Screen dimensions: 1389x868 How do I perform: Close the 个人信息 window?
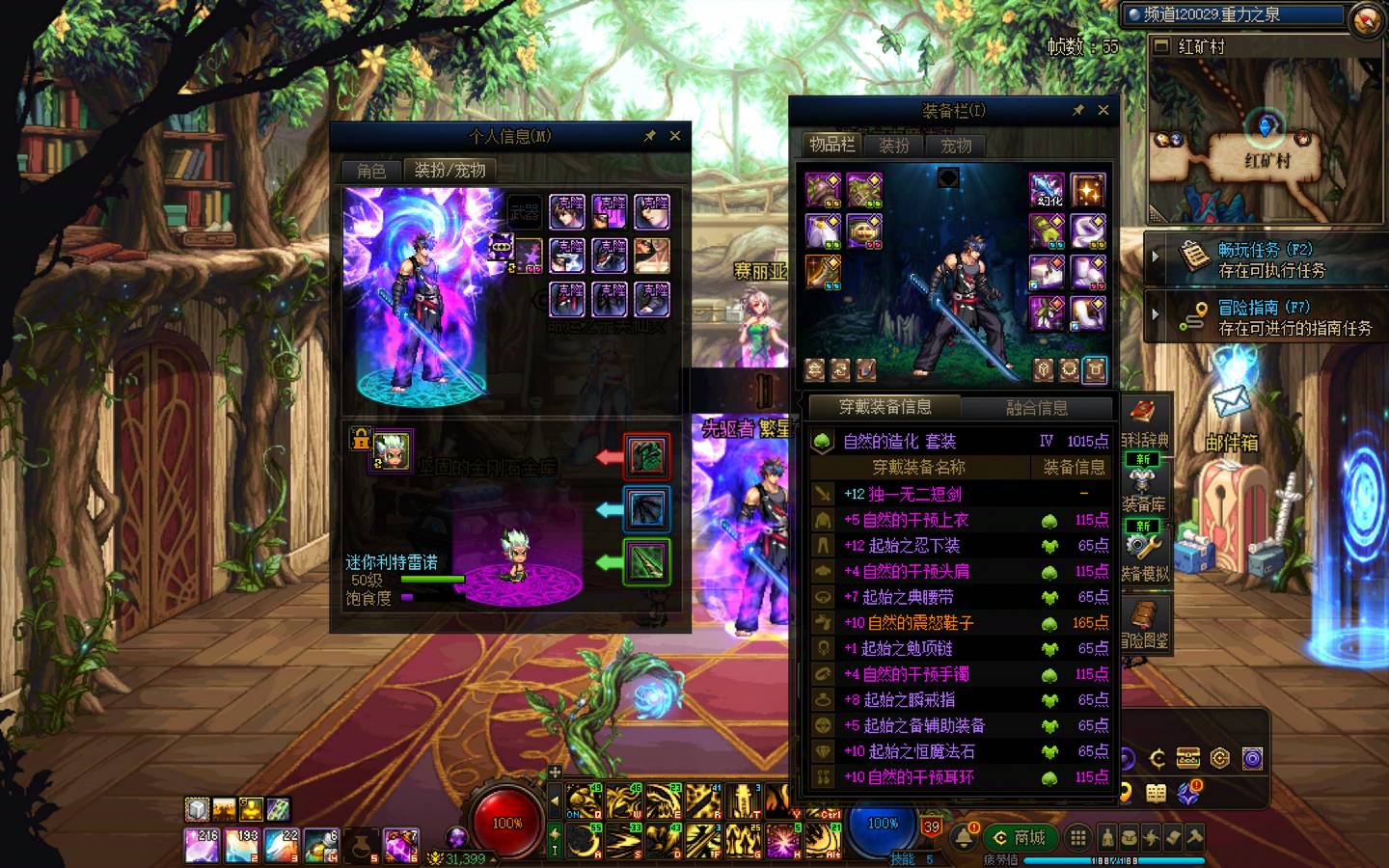point(675,137)
